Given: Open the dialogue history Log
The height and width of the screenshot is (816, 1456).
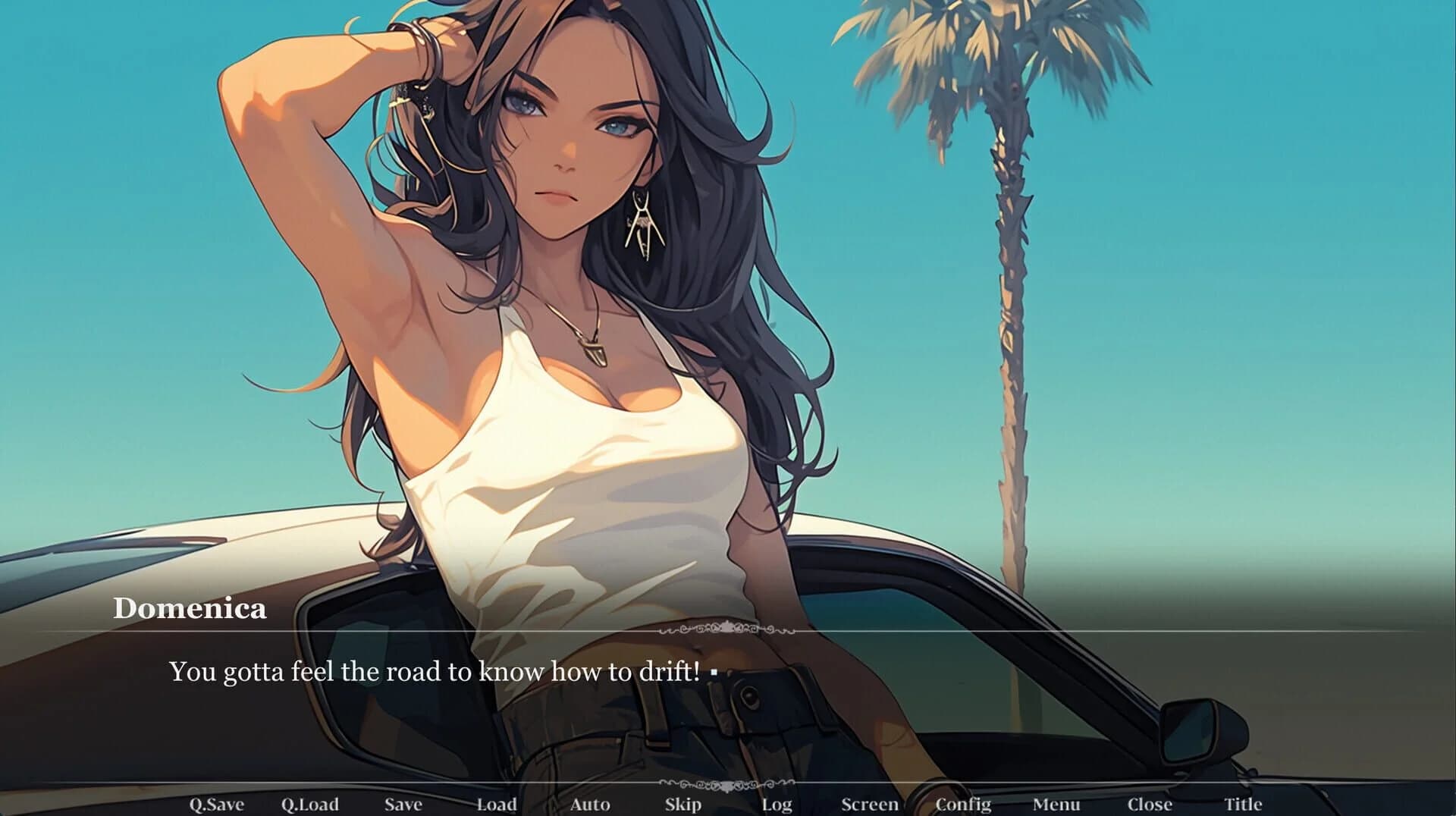Looking at the screenshot, I should pyautogui.click(x=777, y=804).
